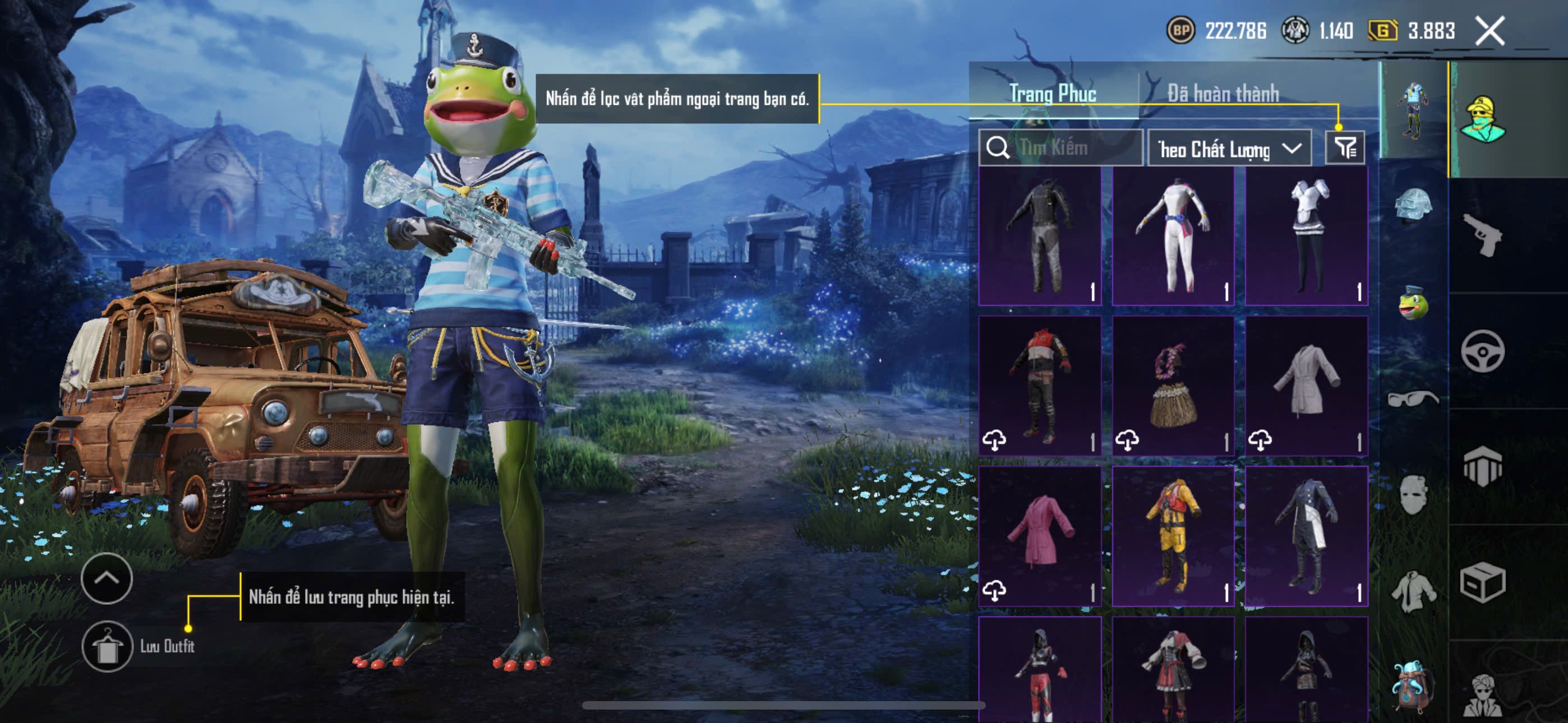Screen dimensions: 1568x723
Task: Select the yellow and red suit outfit
Action: 1173,536
